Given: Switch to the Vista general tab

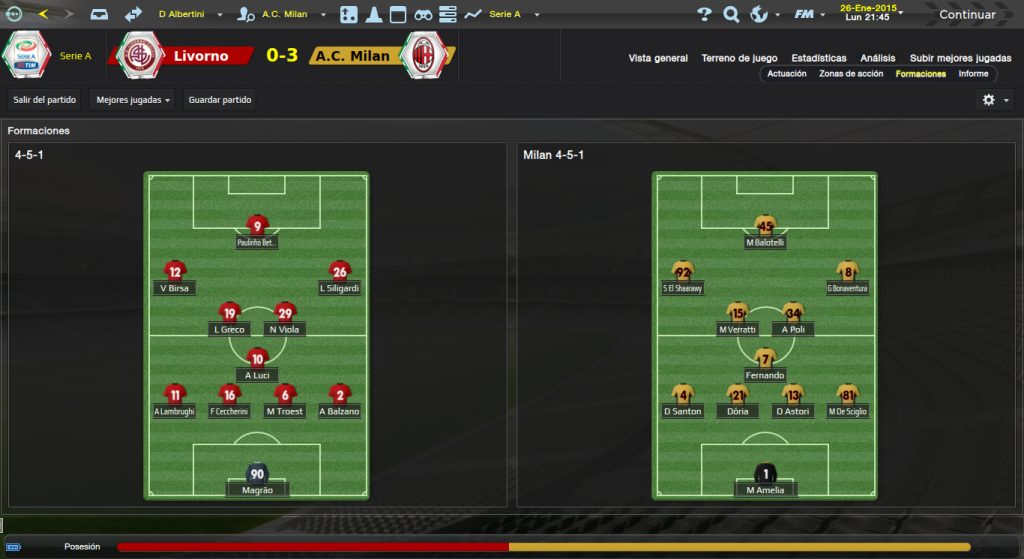Looking at the screenshot, I should [658, 58].
